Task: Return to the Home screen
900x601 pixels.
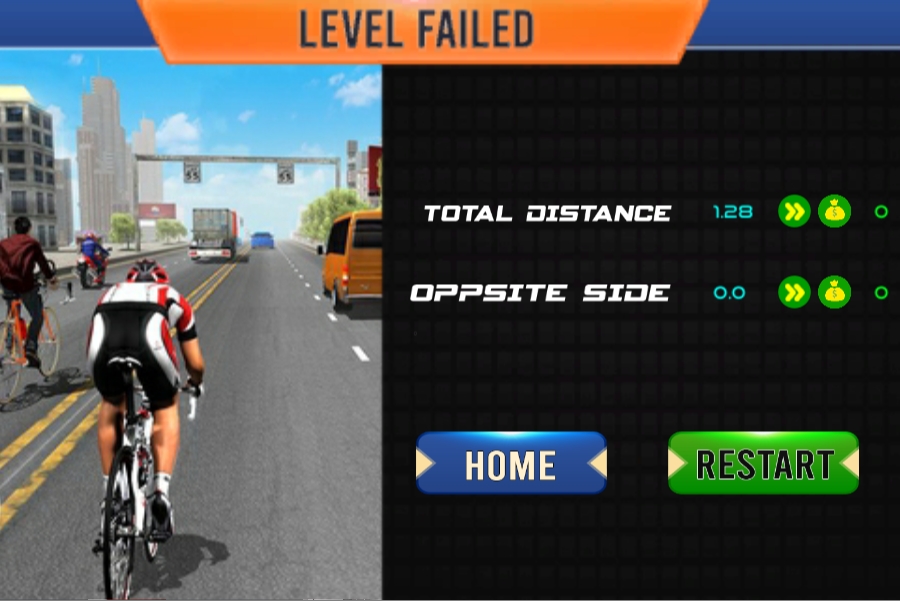Action: pos(511,464)
